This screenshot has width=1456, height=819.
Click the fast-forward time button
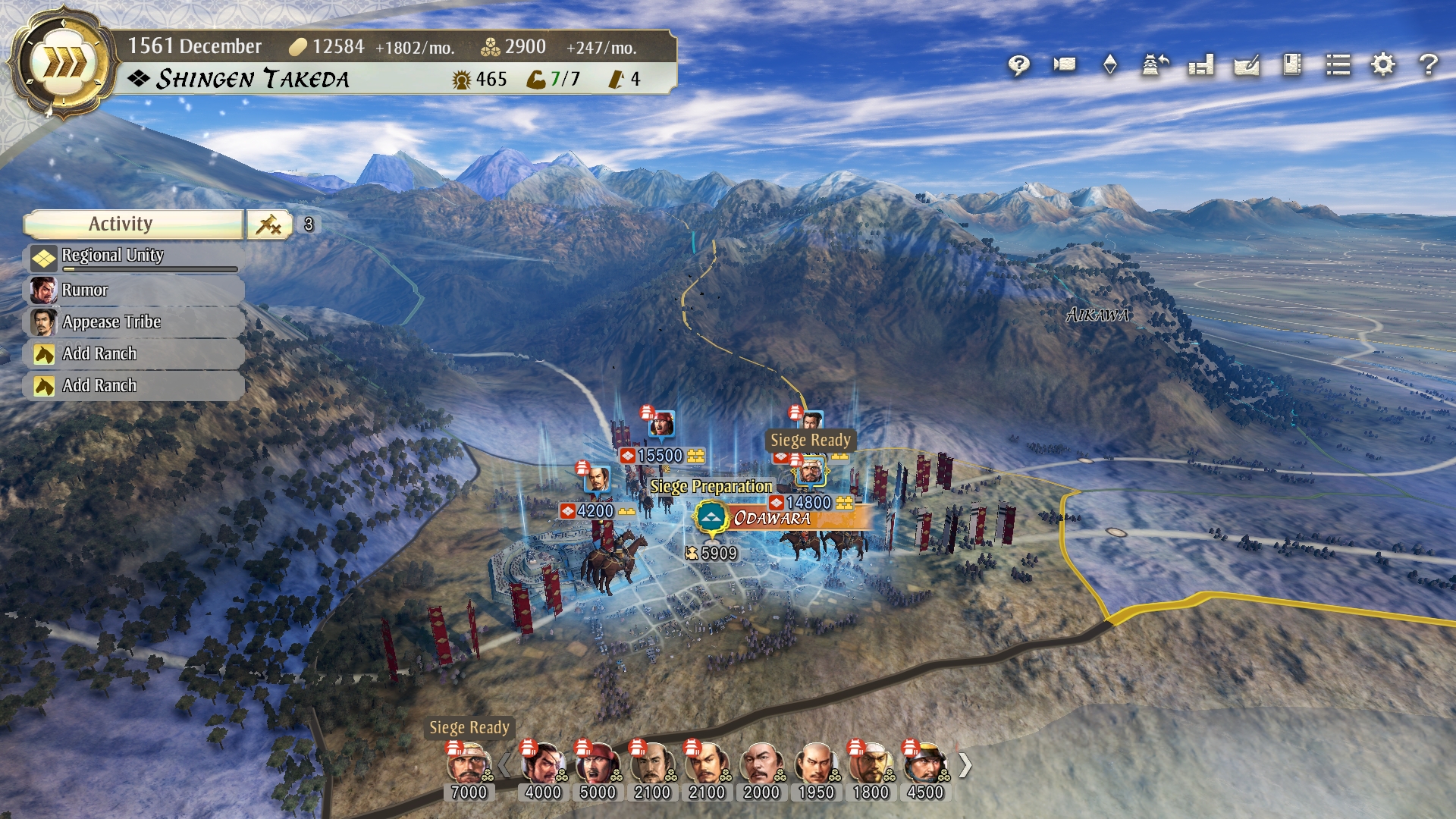[64, 64]
